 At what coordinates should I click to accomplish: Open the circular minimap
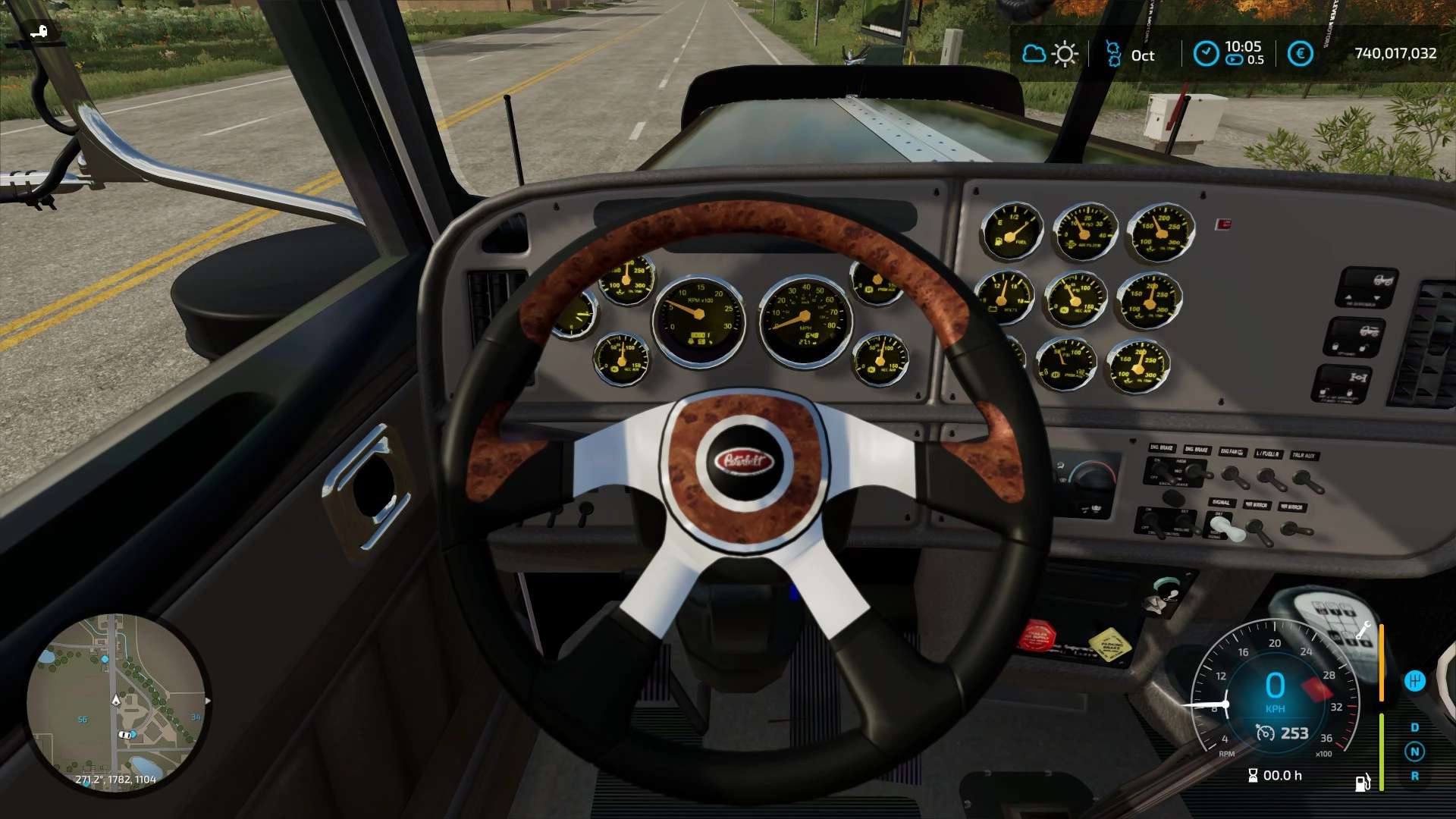click(118, 704)
